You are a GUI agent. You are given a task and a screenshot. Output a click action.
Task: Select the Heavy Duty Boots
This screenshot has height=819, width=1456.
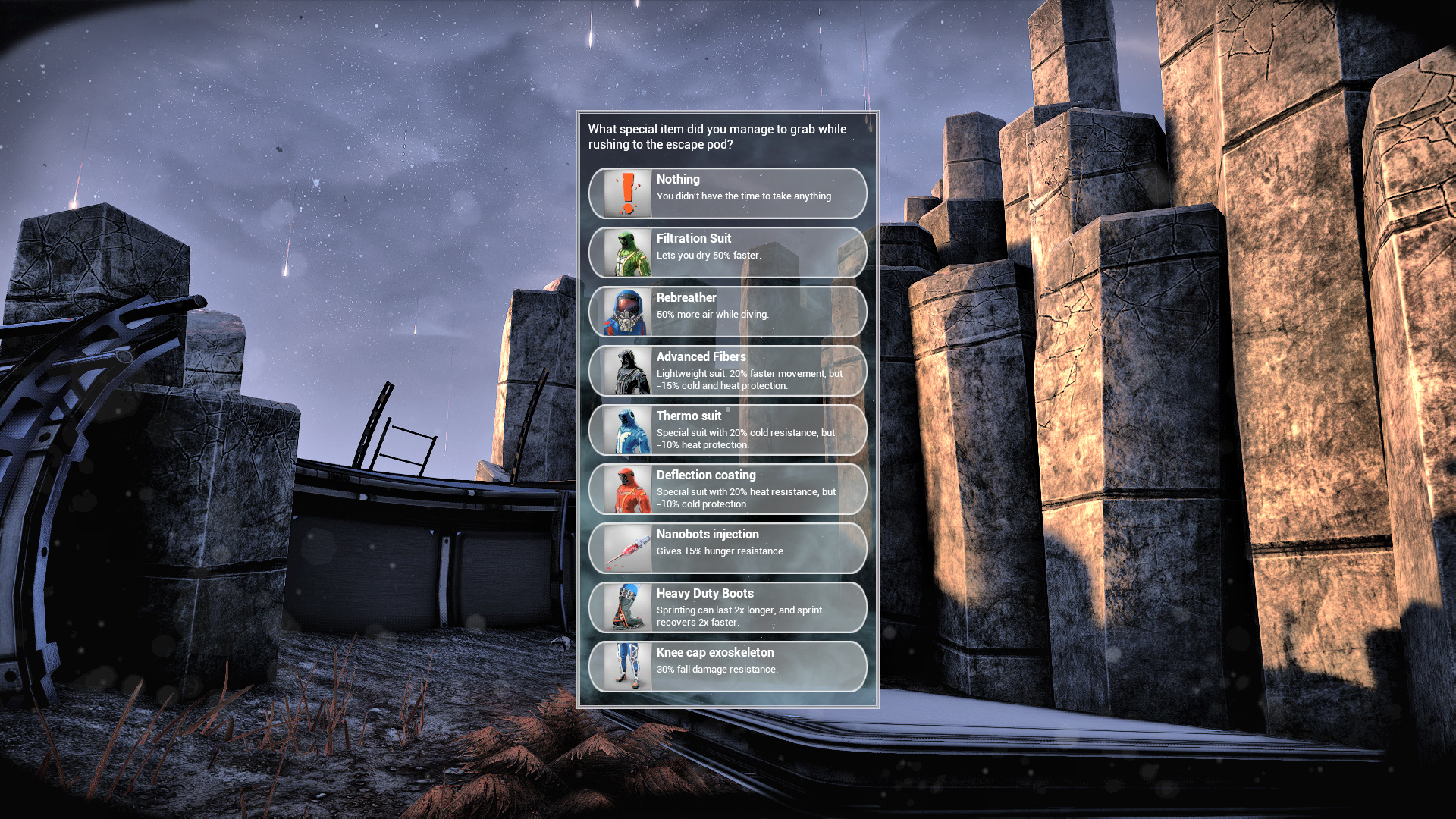click(x=727, y=607)
